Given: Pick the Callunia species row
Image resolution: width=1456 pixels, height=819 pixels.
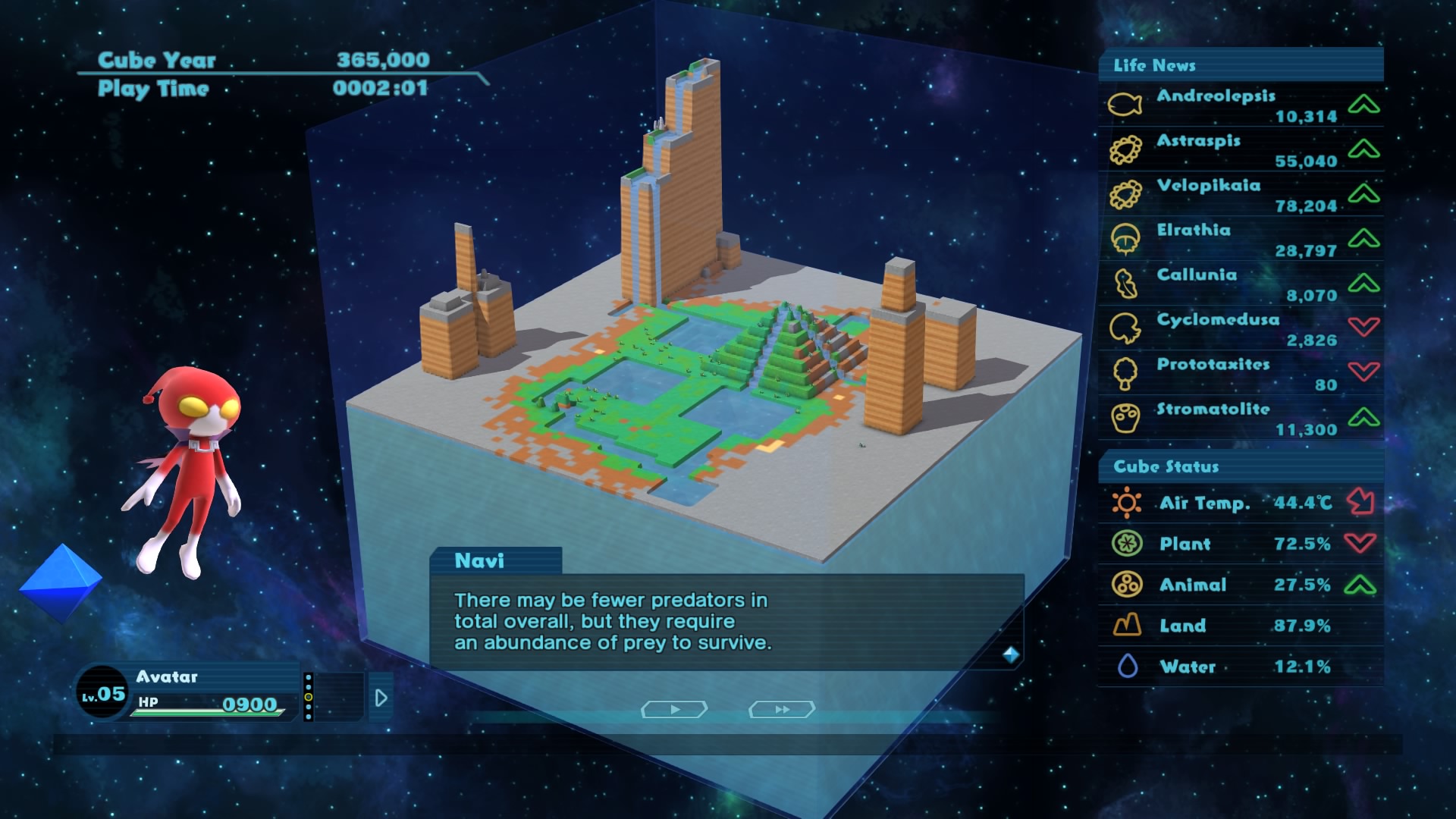Looking at the screenshot, I should pos(1241,284).
